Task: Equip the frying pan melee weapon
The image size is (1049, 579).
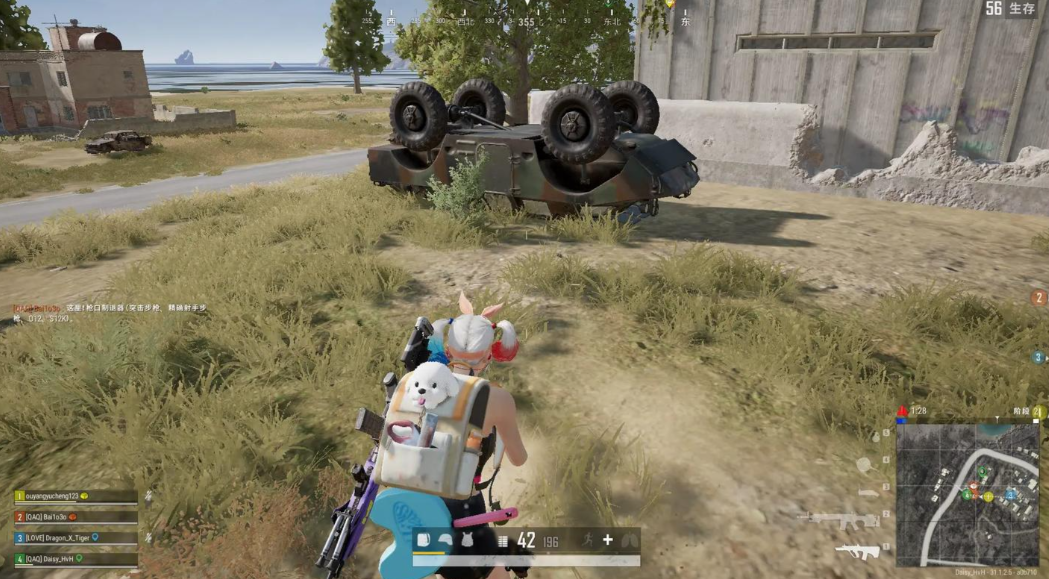Action: [x=864, y=464]
